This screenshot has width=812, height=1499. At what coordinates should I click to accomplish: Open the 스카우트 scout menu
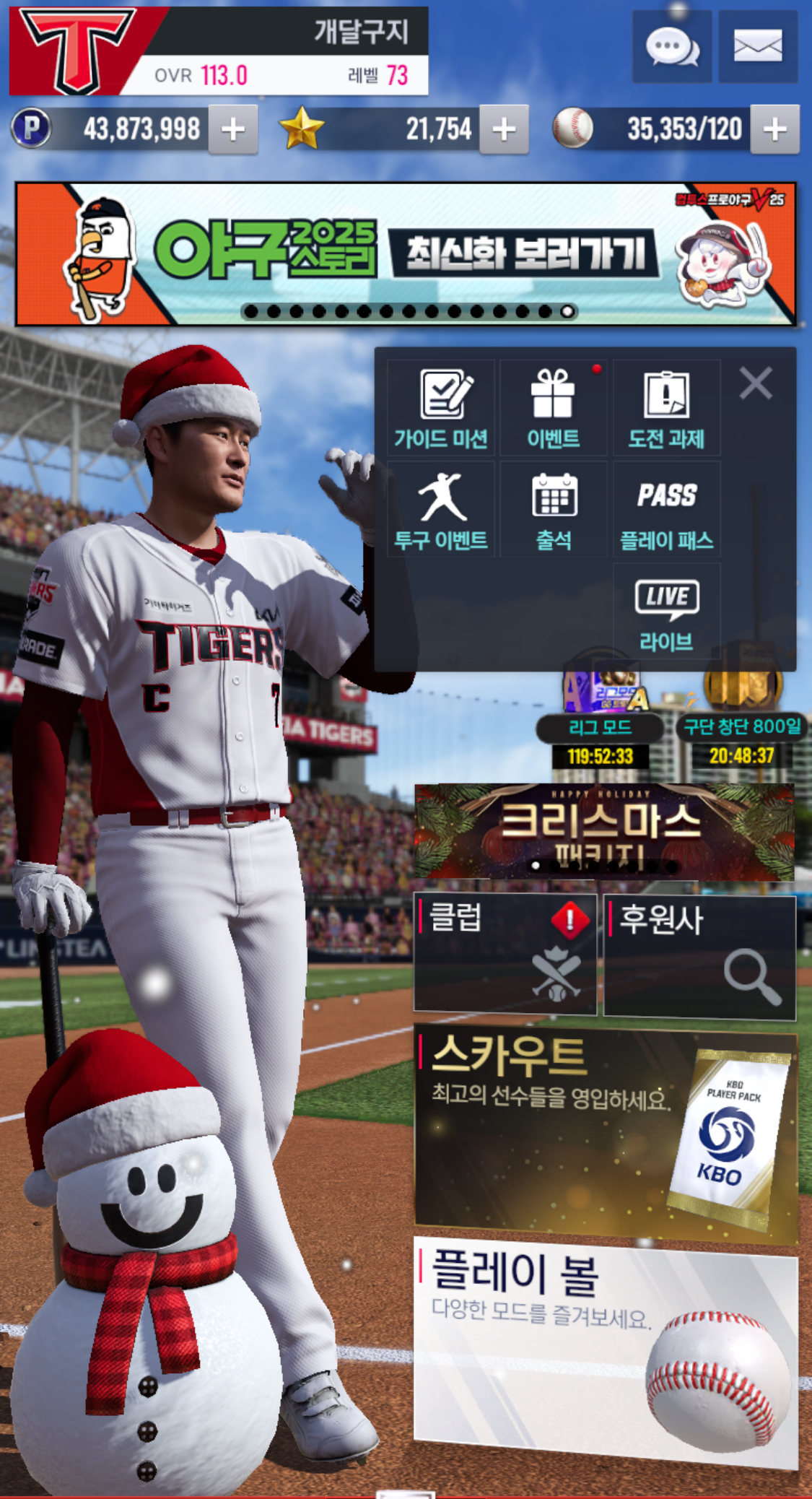[606, 1134]
